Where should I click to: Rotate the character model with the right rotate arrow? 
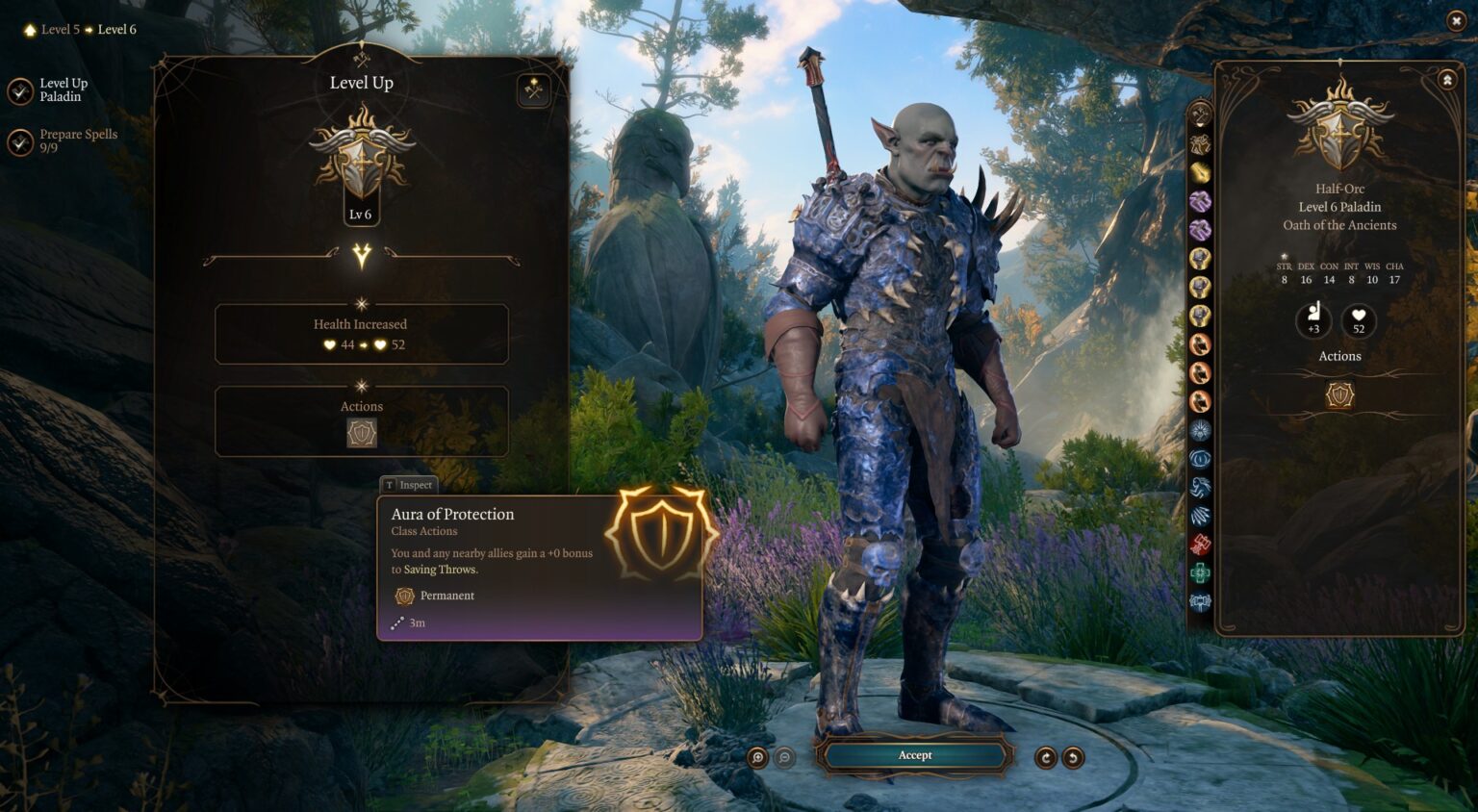[x=1071, y=759]
